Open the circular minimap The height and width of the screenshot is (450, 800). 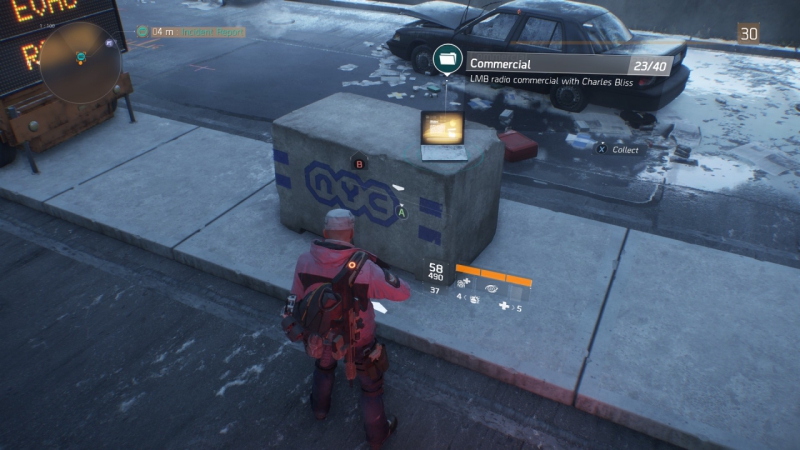[x=81, y=62]
